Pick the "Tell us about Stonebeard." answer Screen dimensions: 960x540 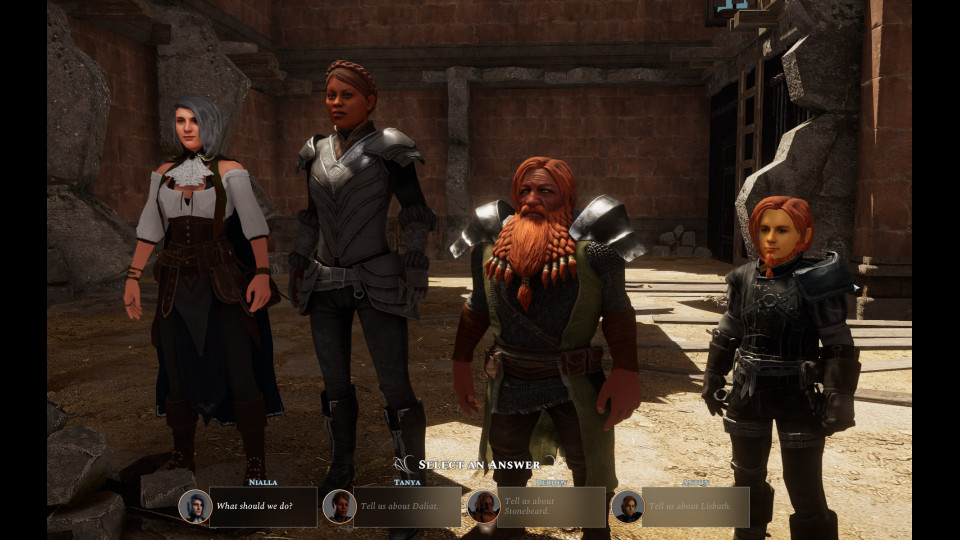coord(551,506)
